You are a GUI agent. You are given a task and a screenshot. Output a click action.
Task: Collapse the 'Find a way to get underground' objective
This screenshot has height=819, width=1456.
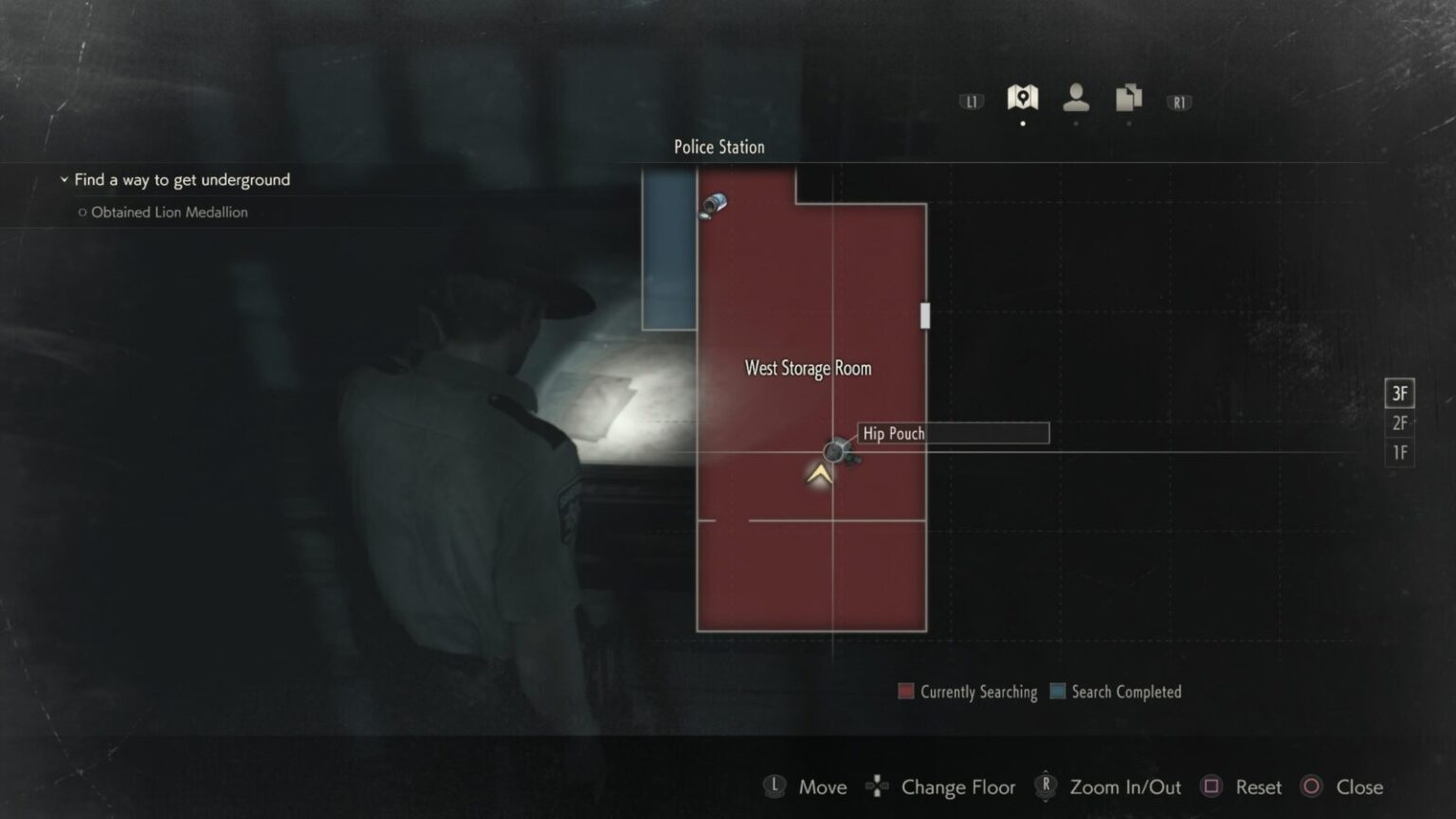(64, 179)
